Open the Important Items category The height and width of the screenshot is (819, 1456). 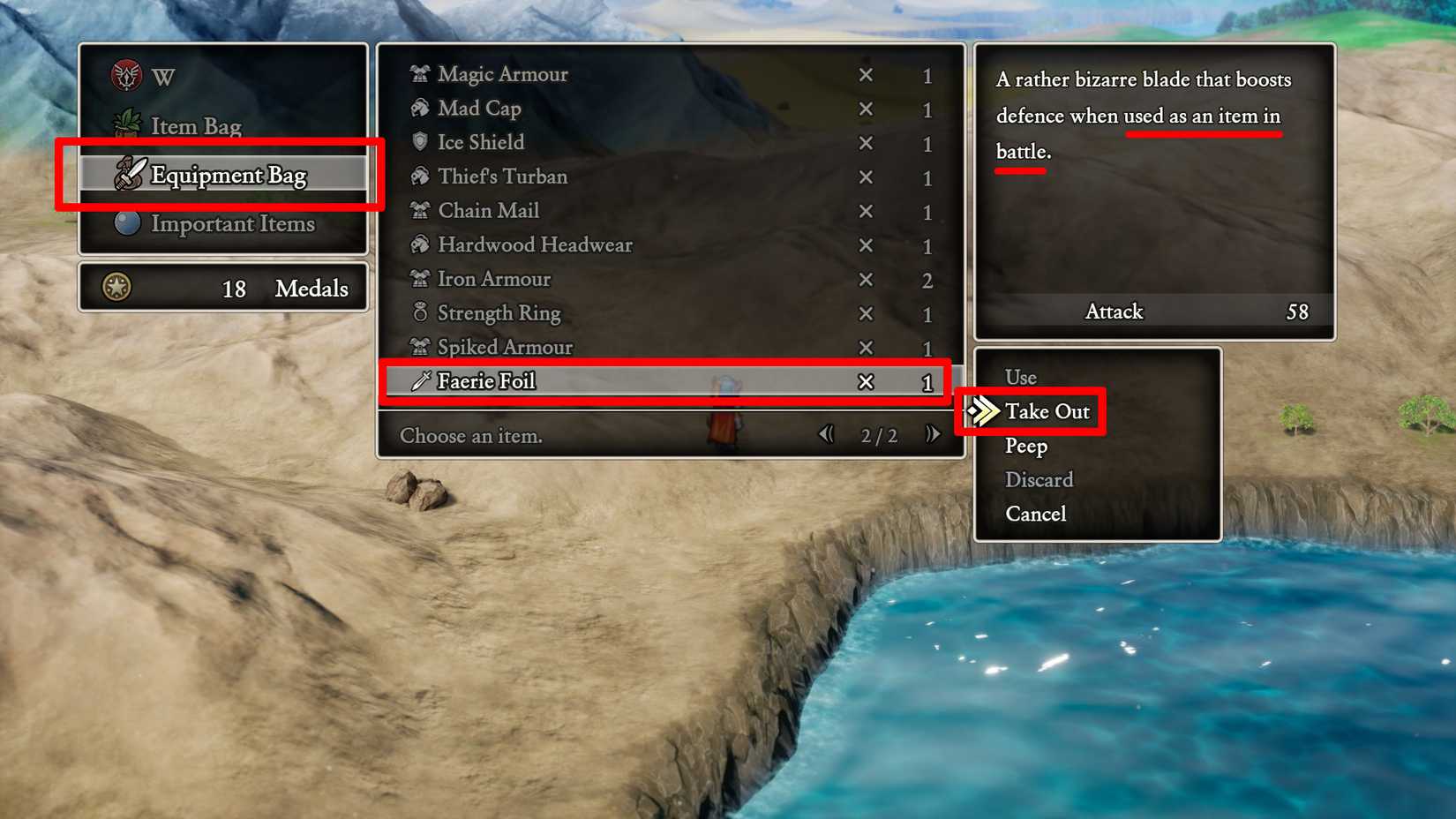tap(234, 224)
